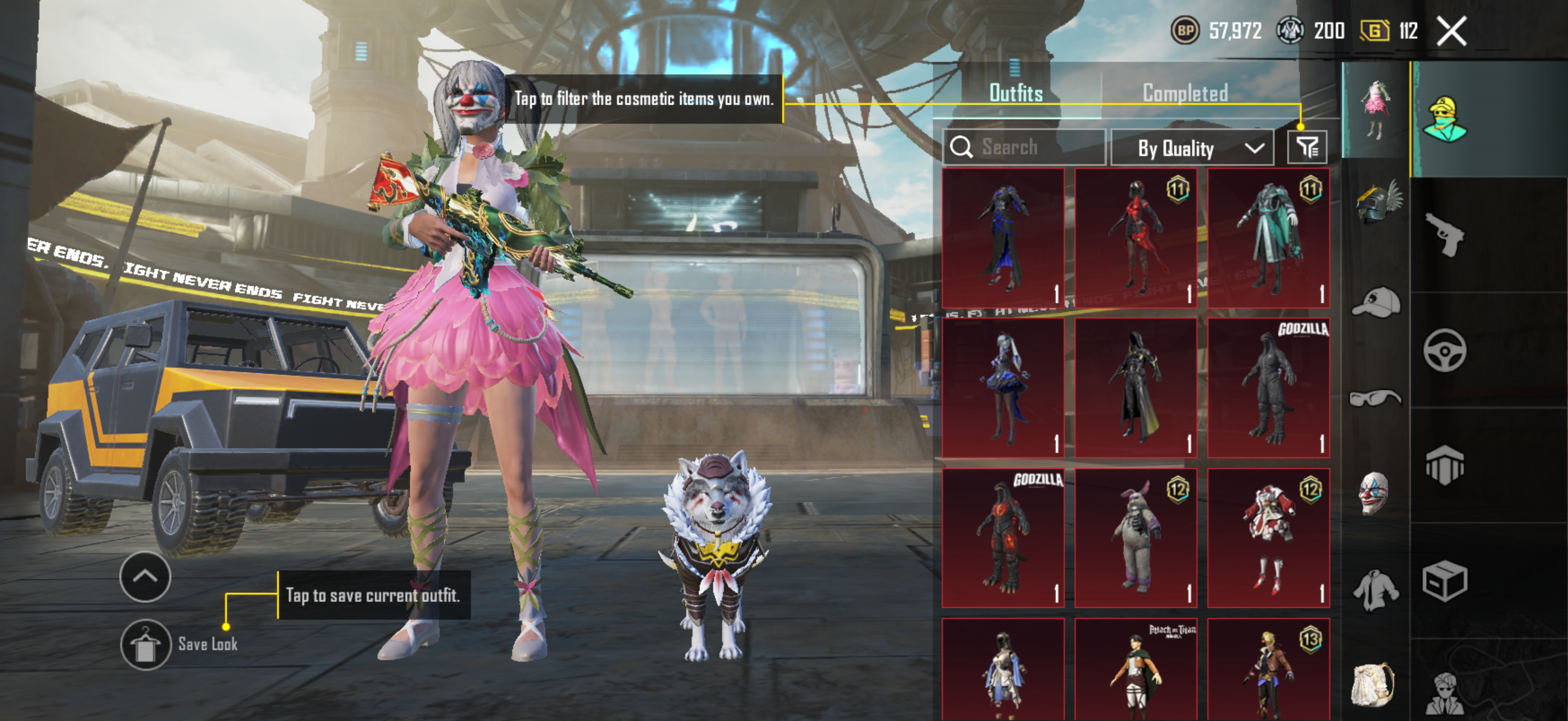Toggle the owned items filter funnel
Screen dimensions: 1568x721
1307,147
